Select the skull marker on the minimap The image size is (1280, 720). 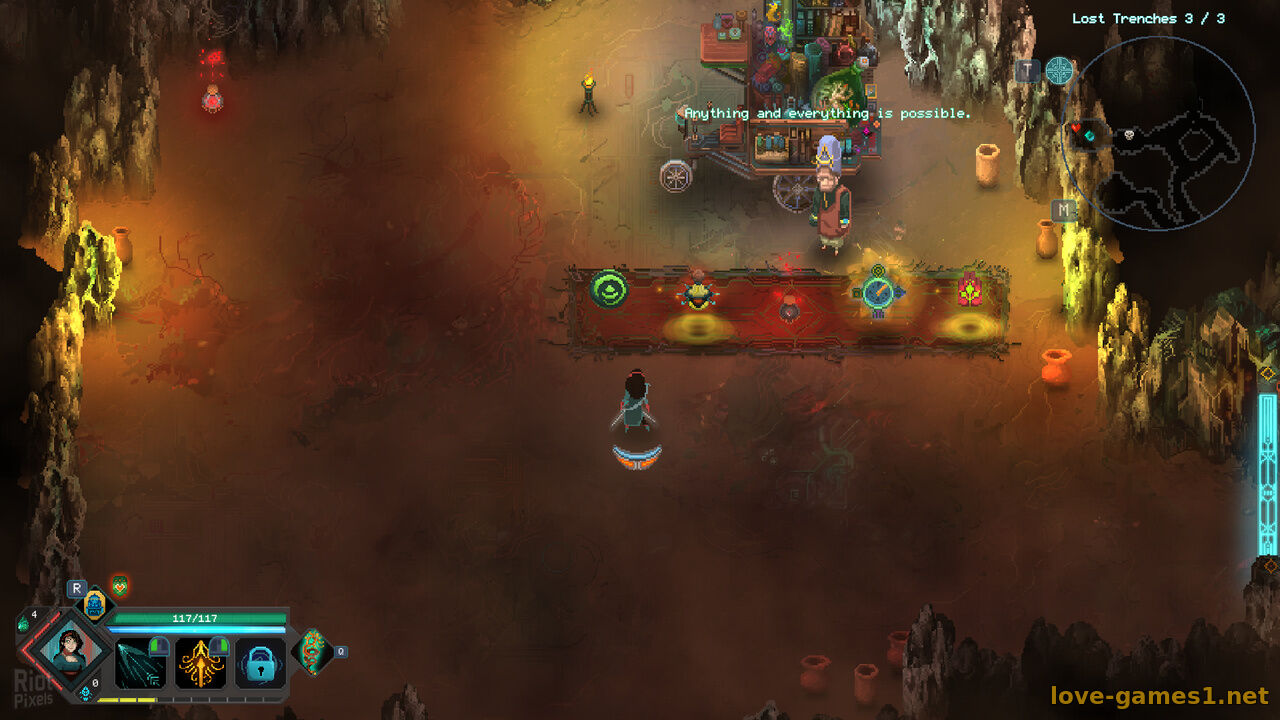[1128, 134]
